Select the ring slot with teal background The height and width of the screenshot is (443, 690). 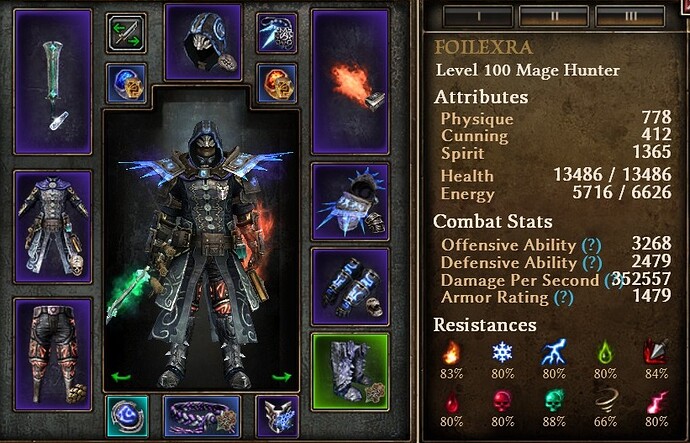point(127,416)
